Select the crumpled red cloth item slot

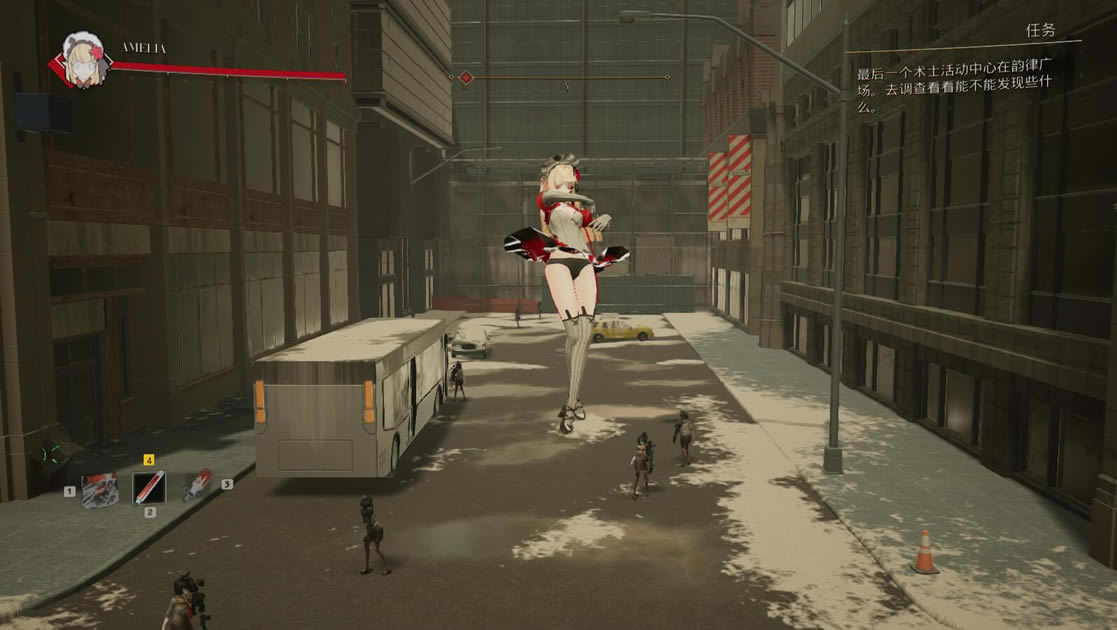pos(99,490)
